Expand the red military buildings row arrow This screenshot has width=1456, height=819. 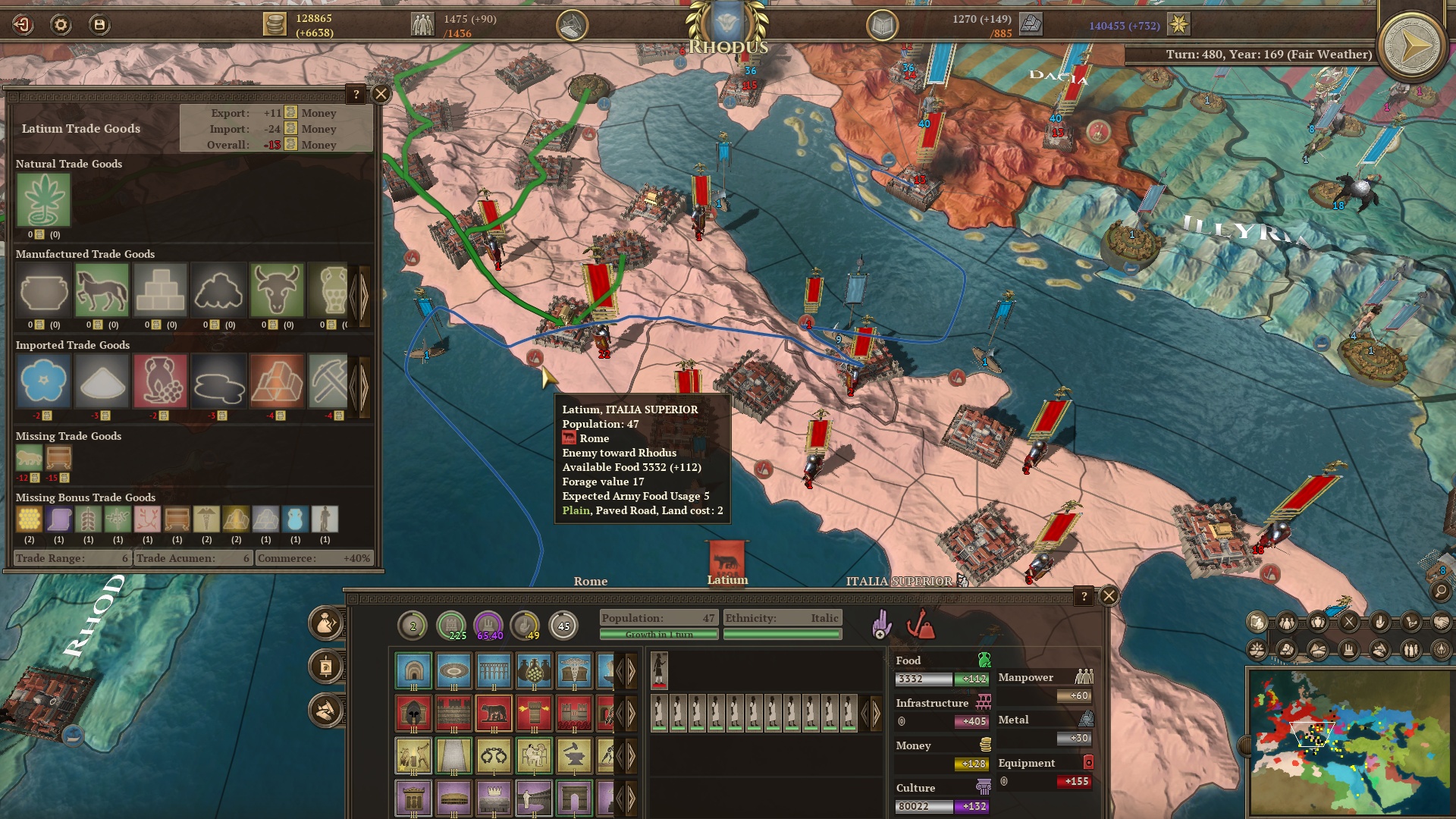pyautogui.click(x=631, y=713)
